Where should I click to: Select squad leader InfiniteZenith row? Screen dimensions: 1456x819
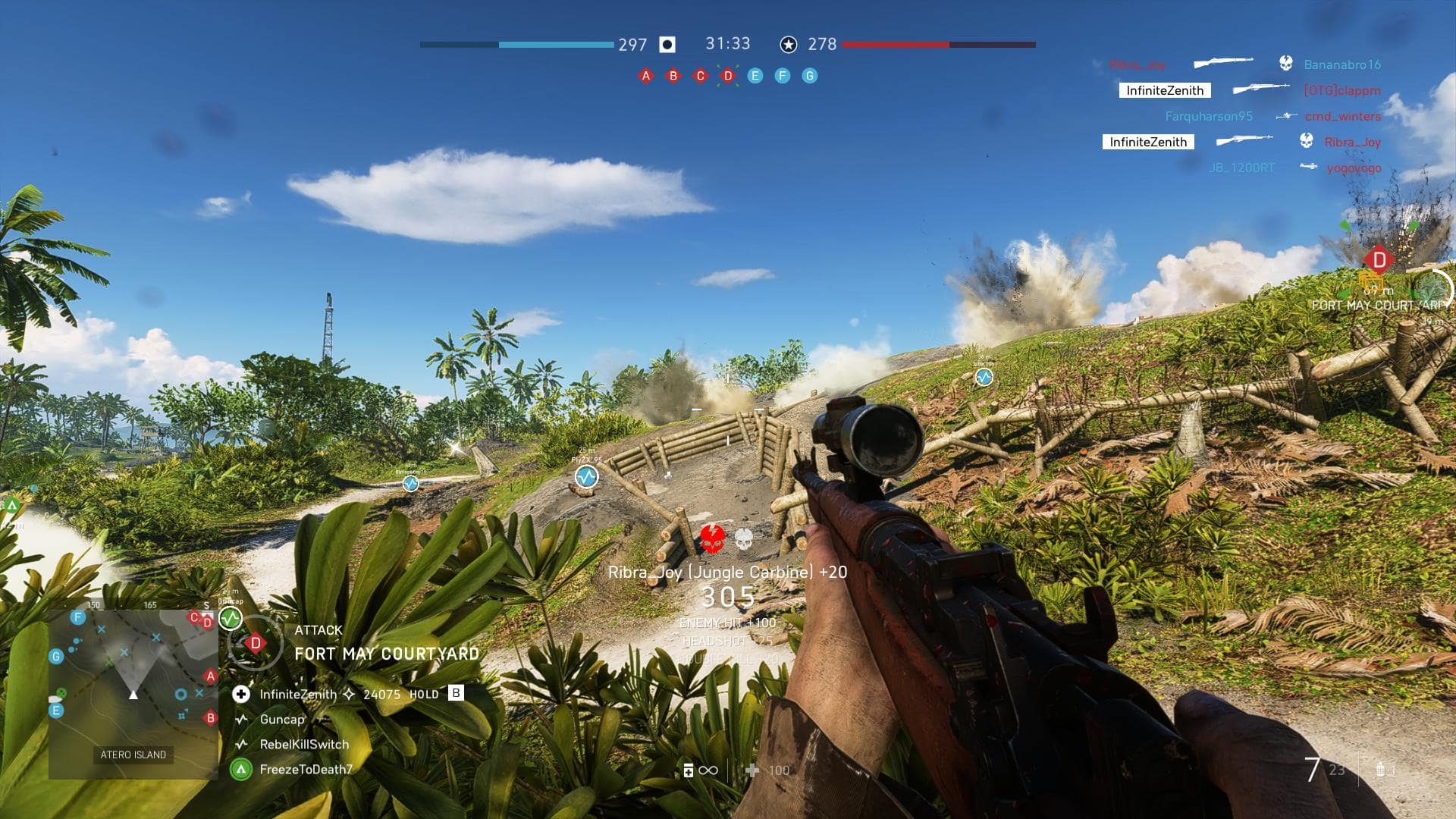click(298, 694)
